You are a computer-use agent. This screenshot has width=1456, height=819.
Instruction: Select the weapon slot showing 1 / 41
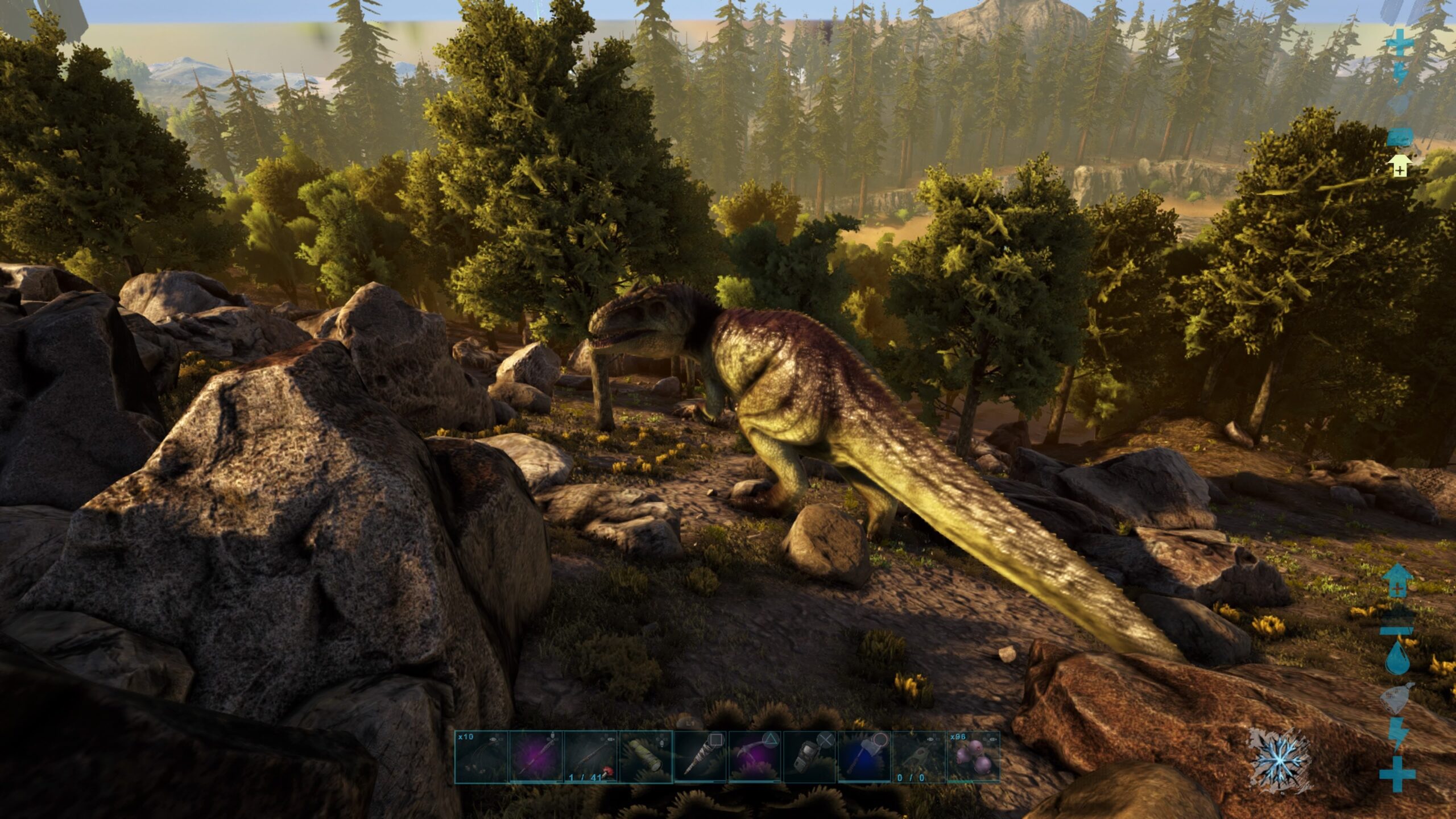(x=590, y=757)
